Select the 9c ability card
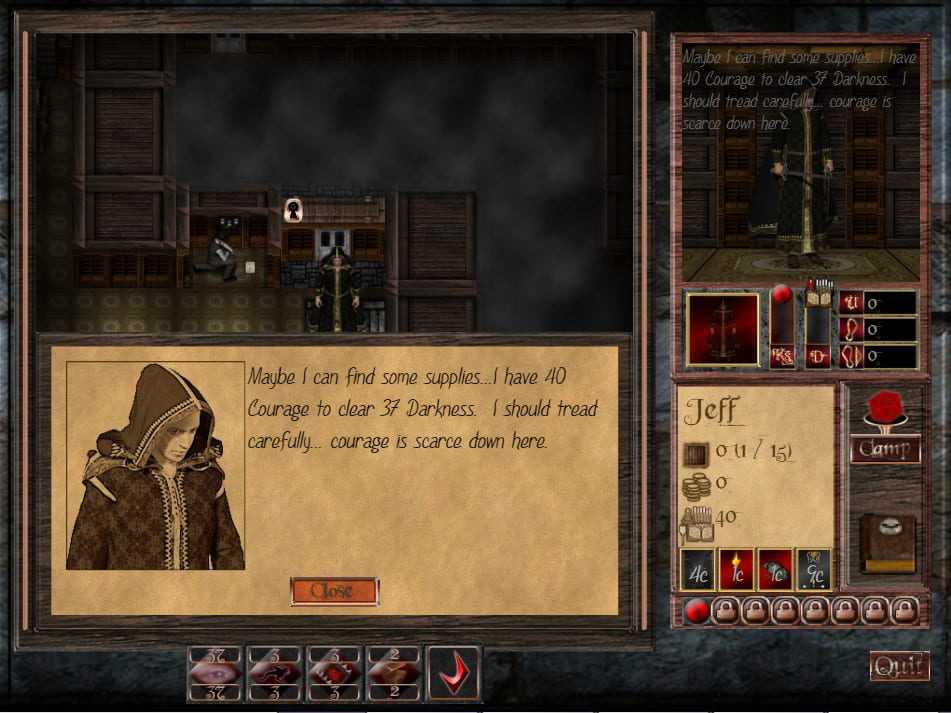951x713 pixels. 813,569
